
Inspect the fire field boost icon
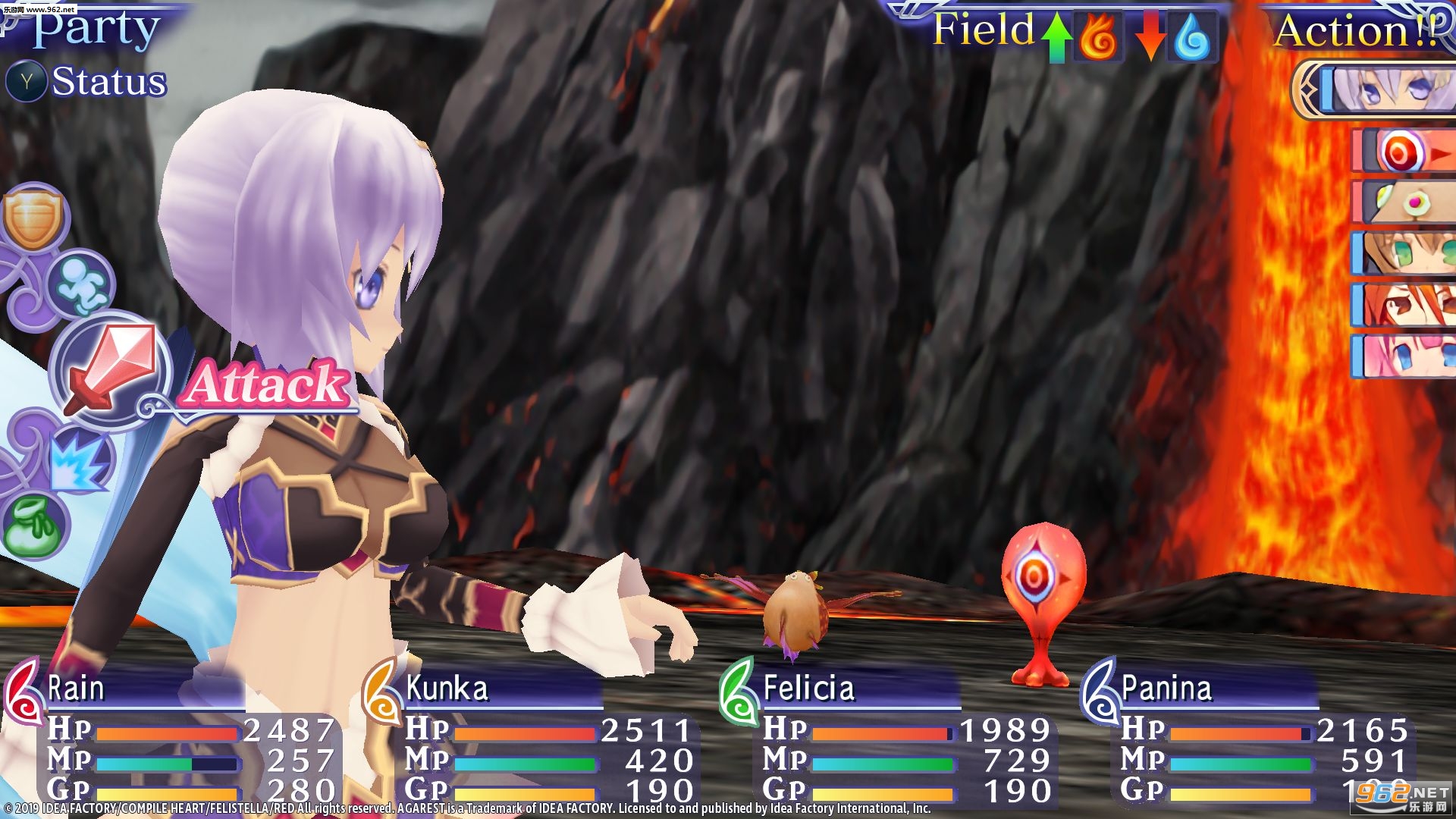pos(1098,36)
